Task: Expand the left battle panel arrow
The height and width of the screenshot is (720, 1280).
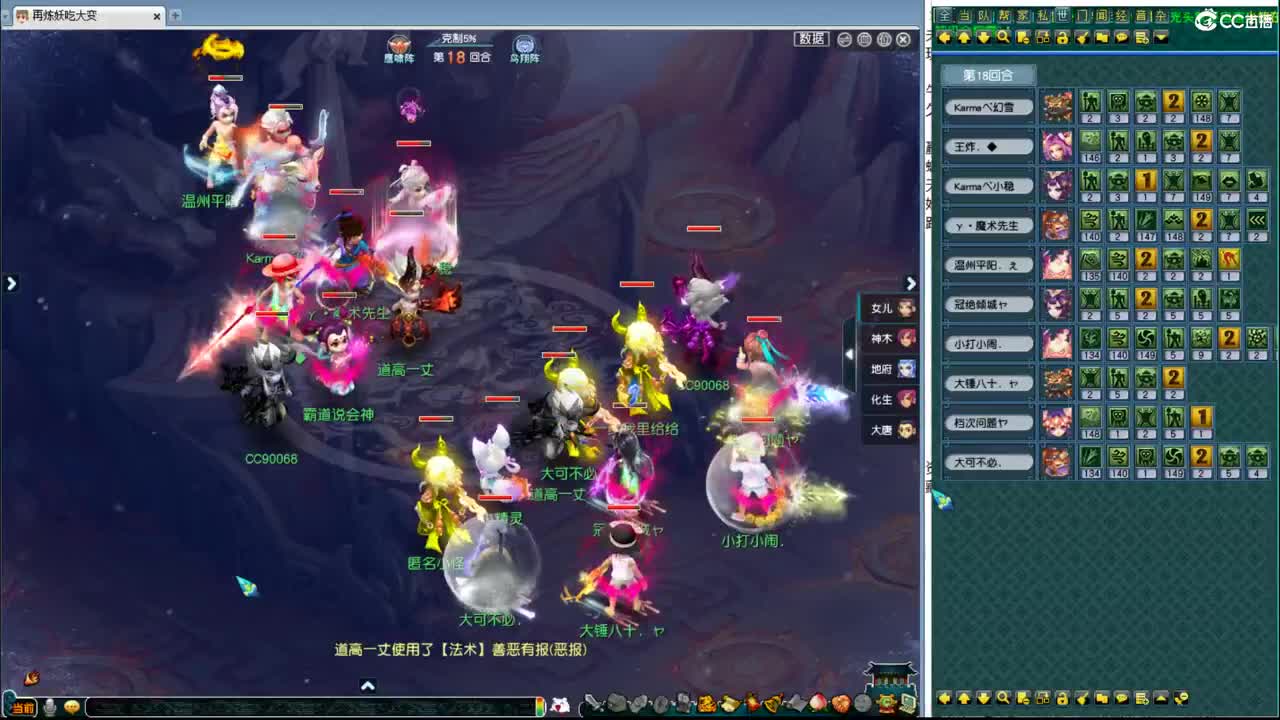Action: 11,283
